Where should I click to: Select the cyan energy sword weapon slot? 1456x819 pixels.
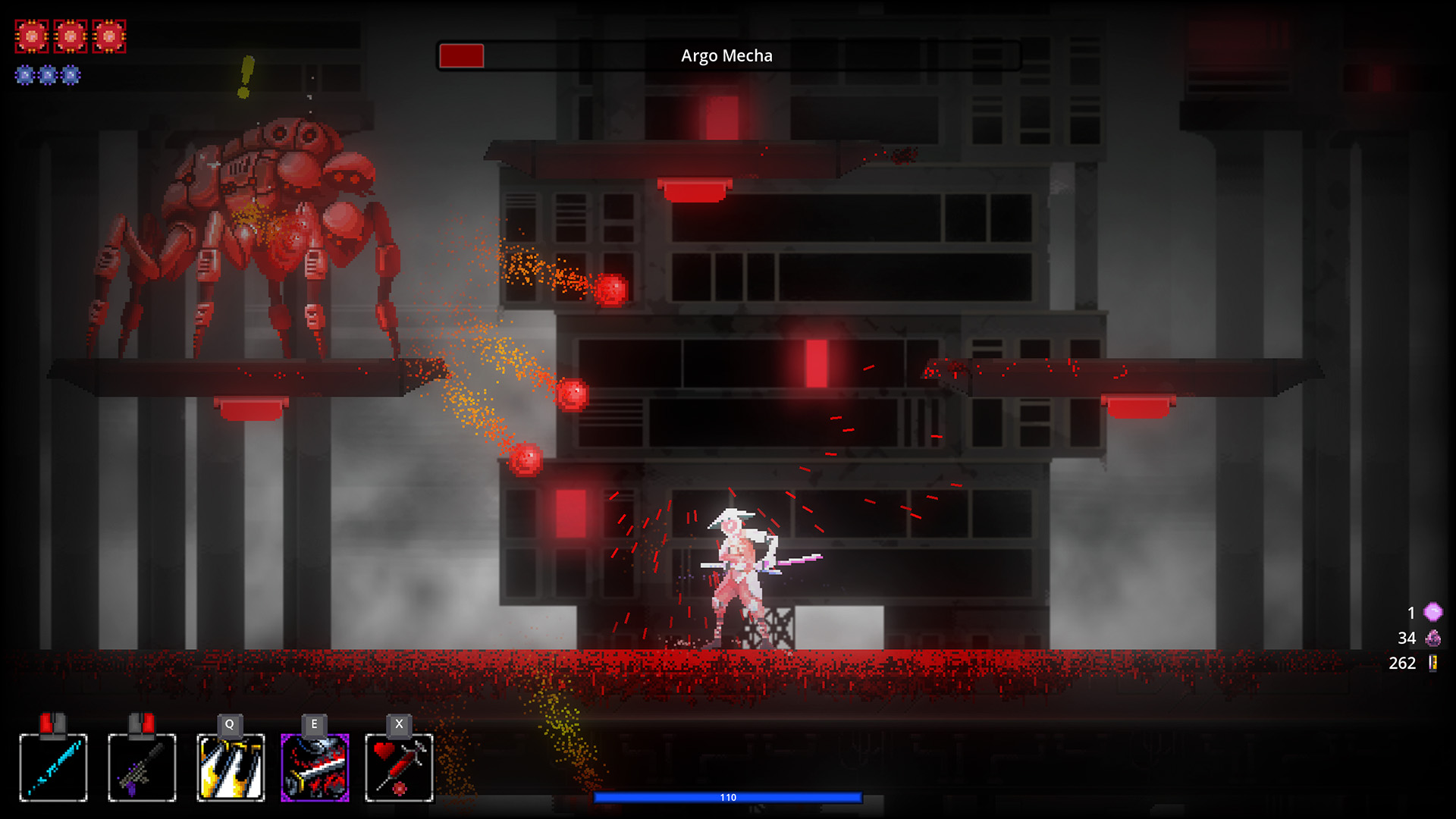coord(53,767)
